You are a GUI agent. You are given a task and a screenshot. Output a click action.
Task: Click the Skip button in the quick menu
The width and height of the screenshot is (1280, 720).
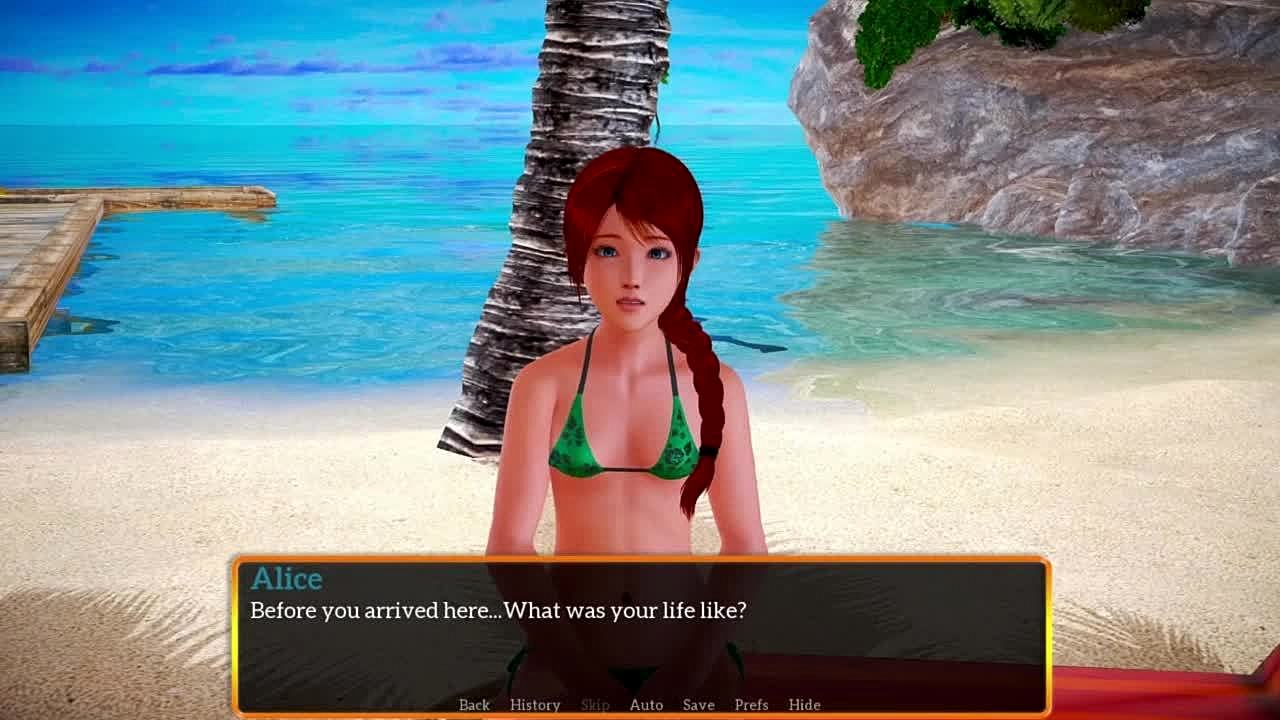[x=595, y=705]
